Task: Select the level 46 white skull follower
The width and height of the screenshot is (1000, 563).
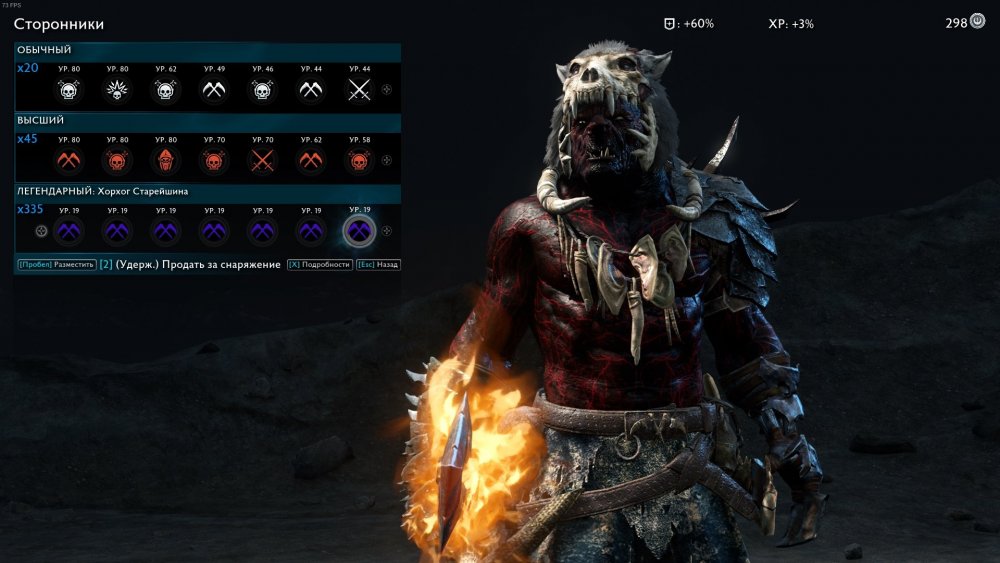Action: point(262,90)
